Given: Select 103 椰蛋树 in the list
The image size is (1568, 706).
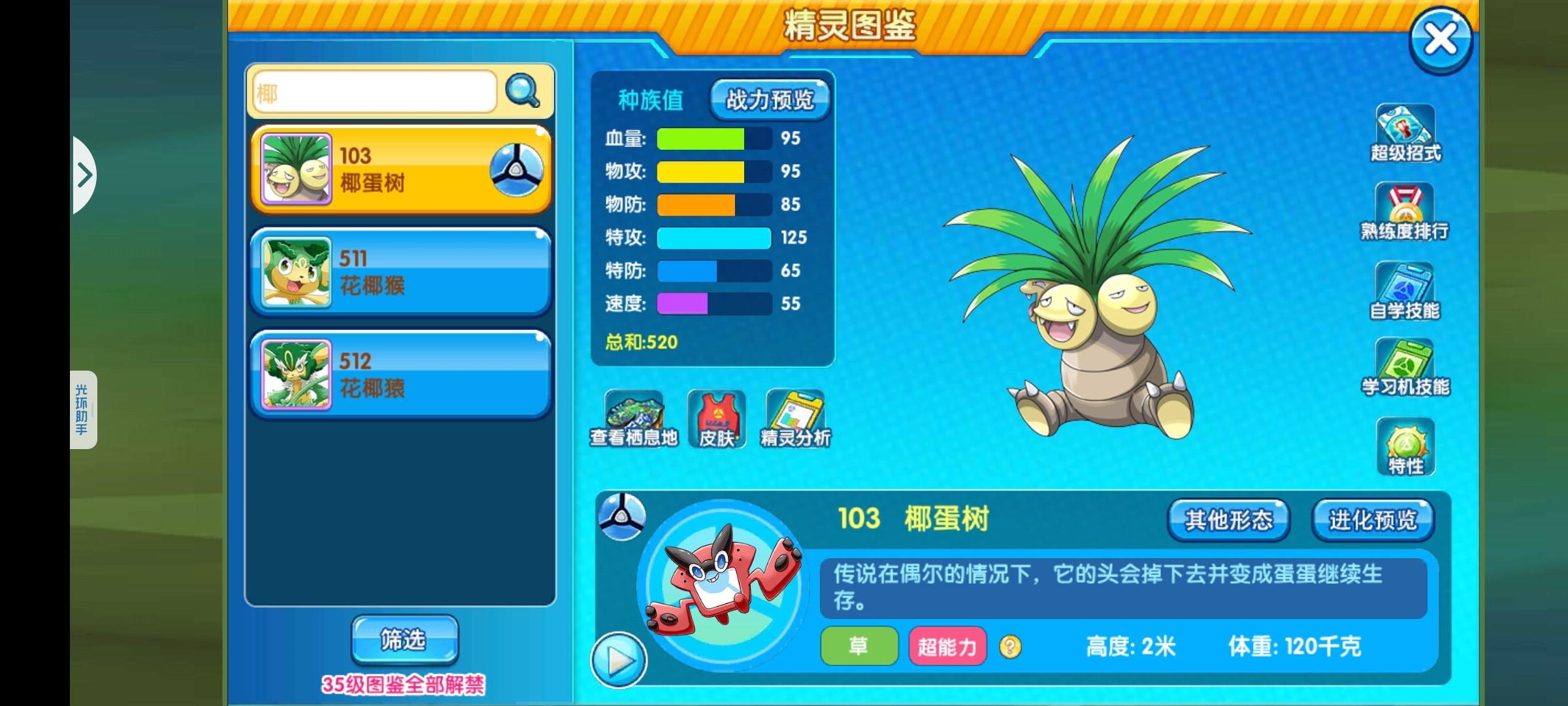Looking at the screenshot, I should click(x=400, y=169).
